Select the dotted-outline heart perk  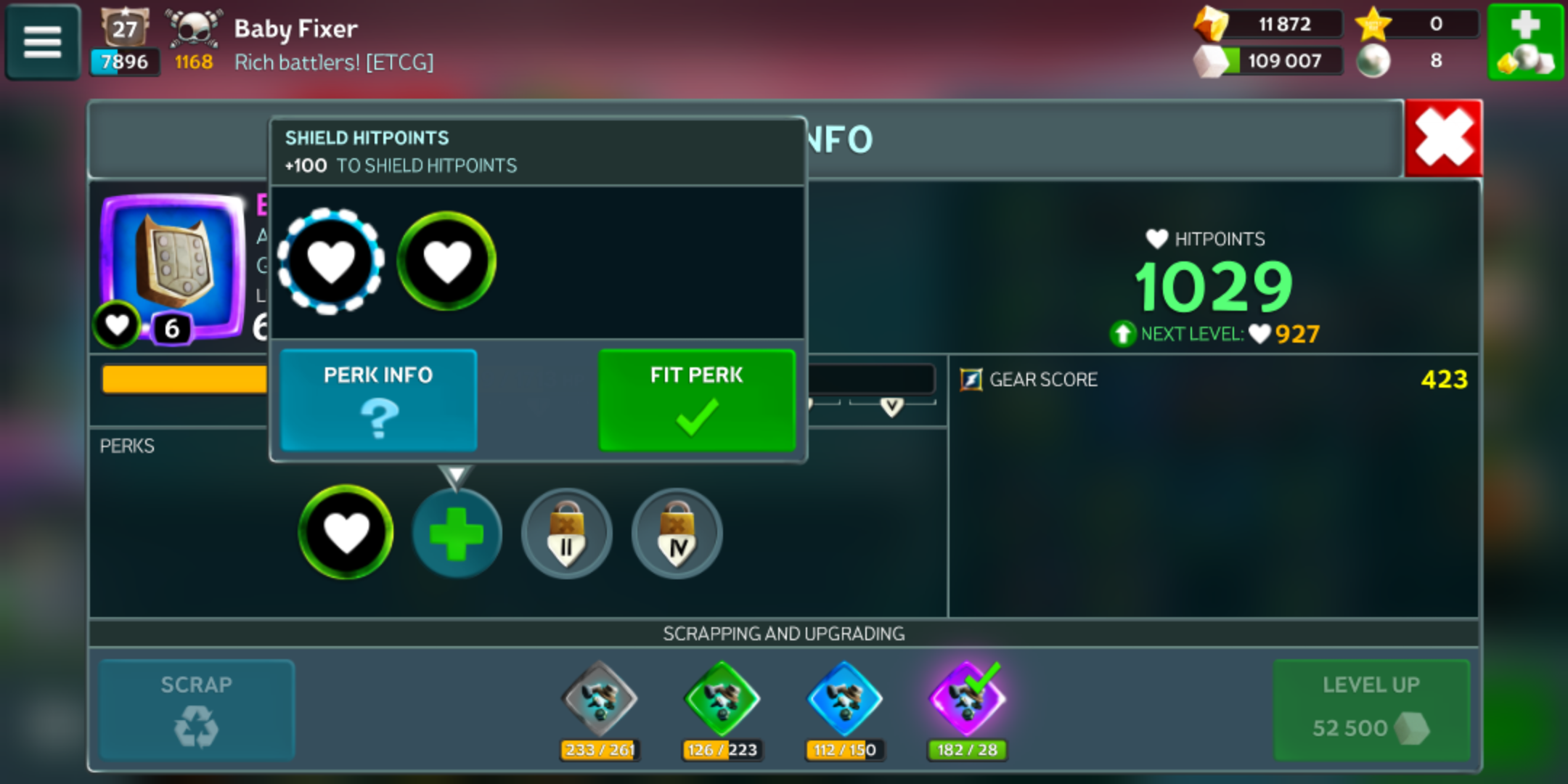331,261
